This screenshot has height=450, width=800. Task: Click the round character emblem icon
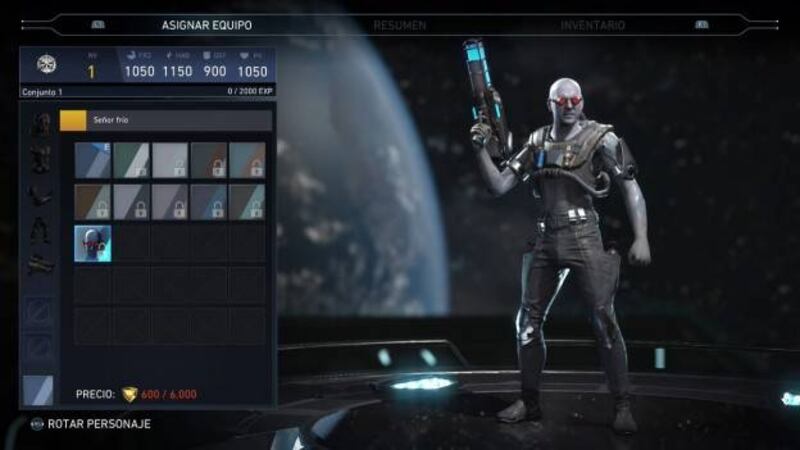pos(46,65)
